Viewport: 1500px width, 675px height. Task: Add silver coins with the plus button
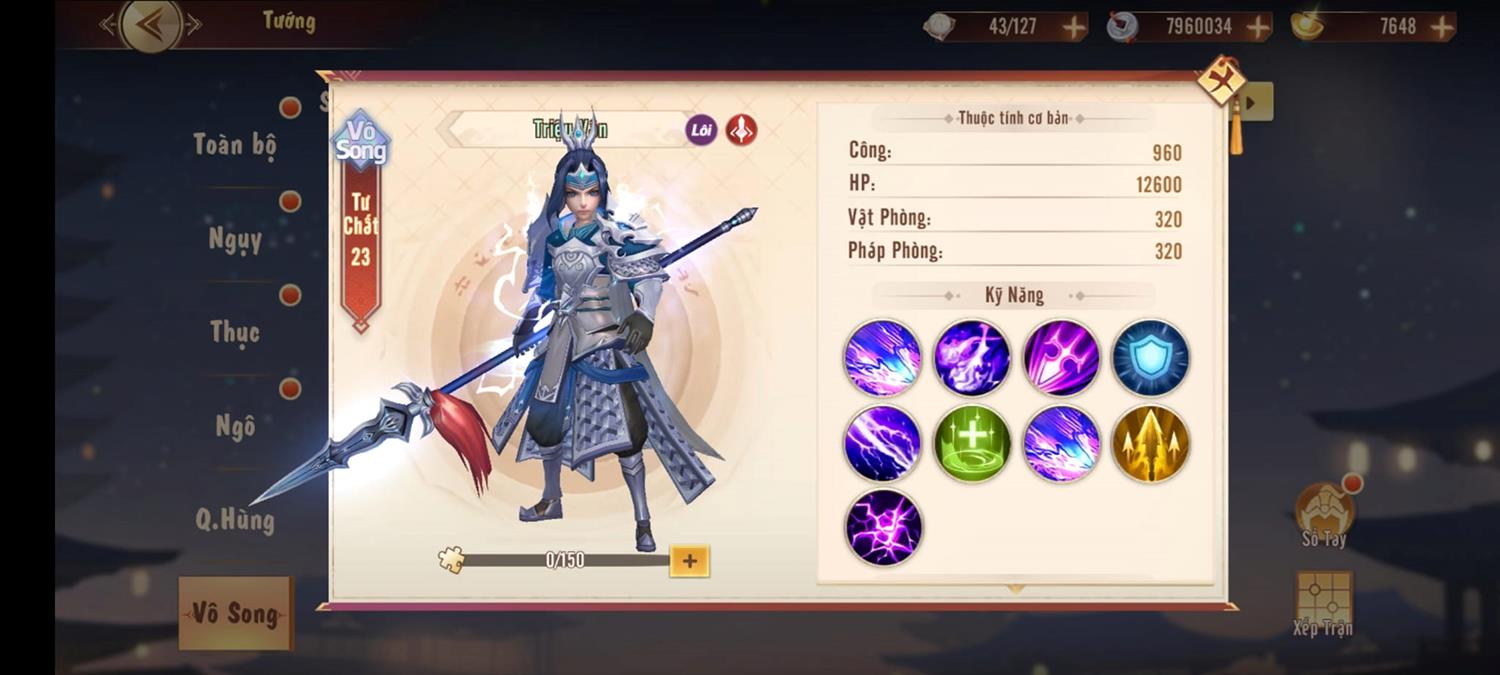(1259, 27)
